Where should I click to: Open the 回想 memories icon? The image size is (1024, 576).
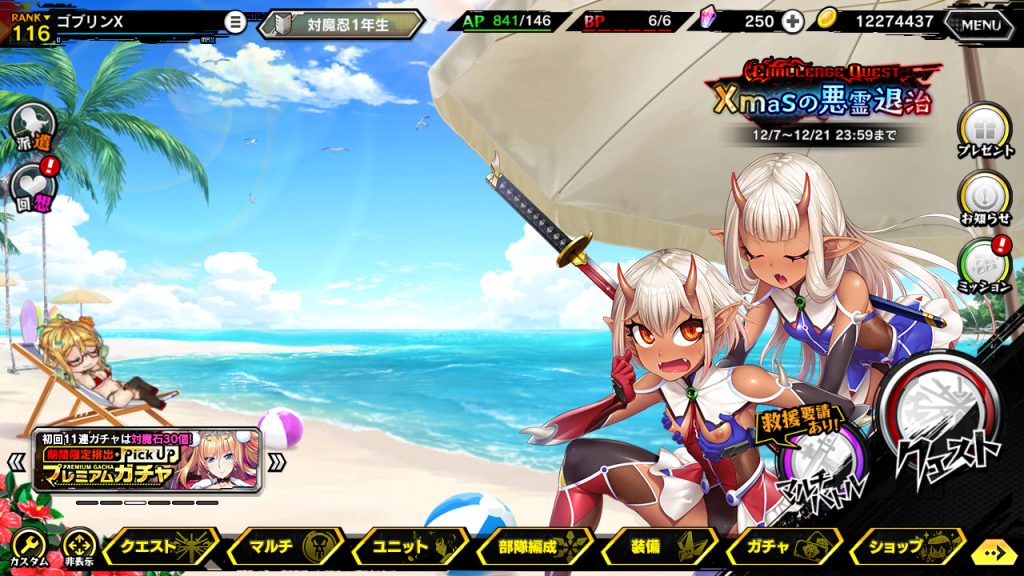click(x=32, y=187)
